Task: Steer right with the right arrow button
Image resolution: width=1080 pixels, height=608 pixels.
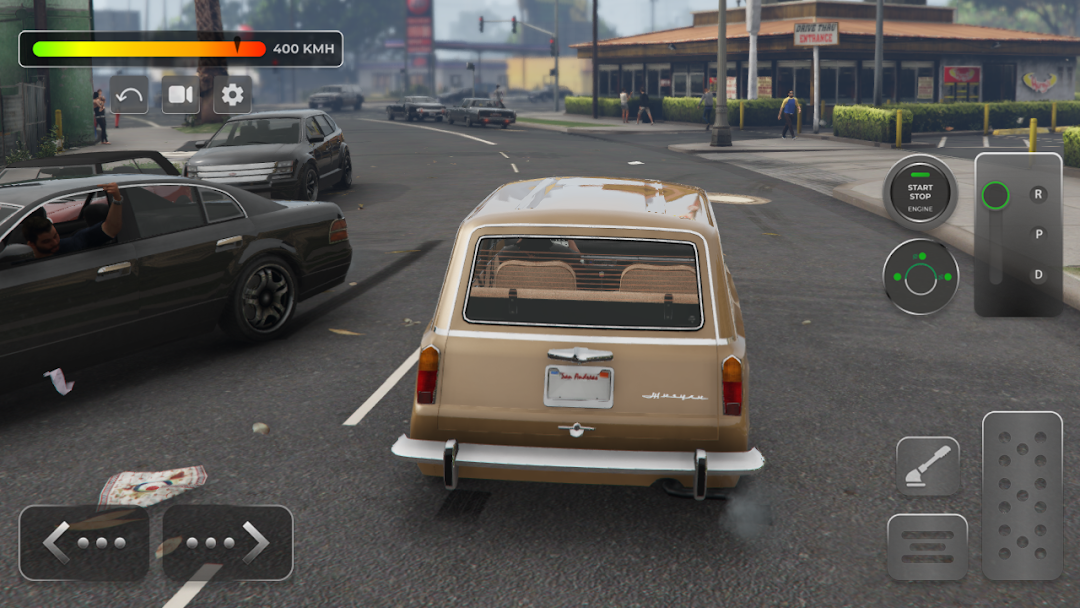Action: (228, 543)
